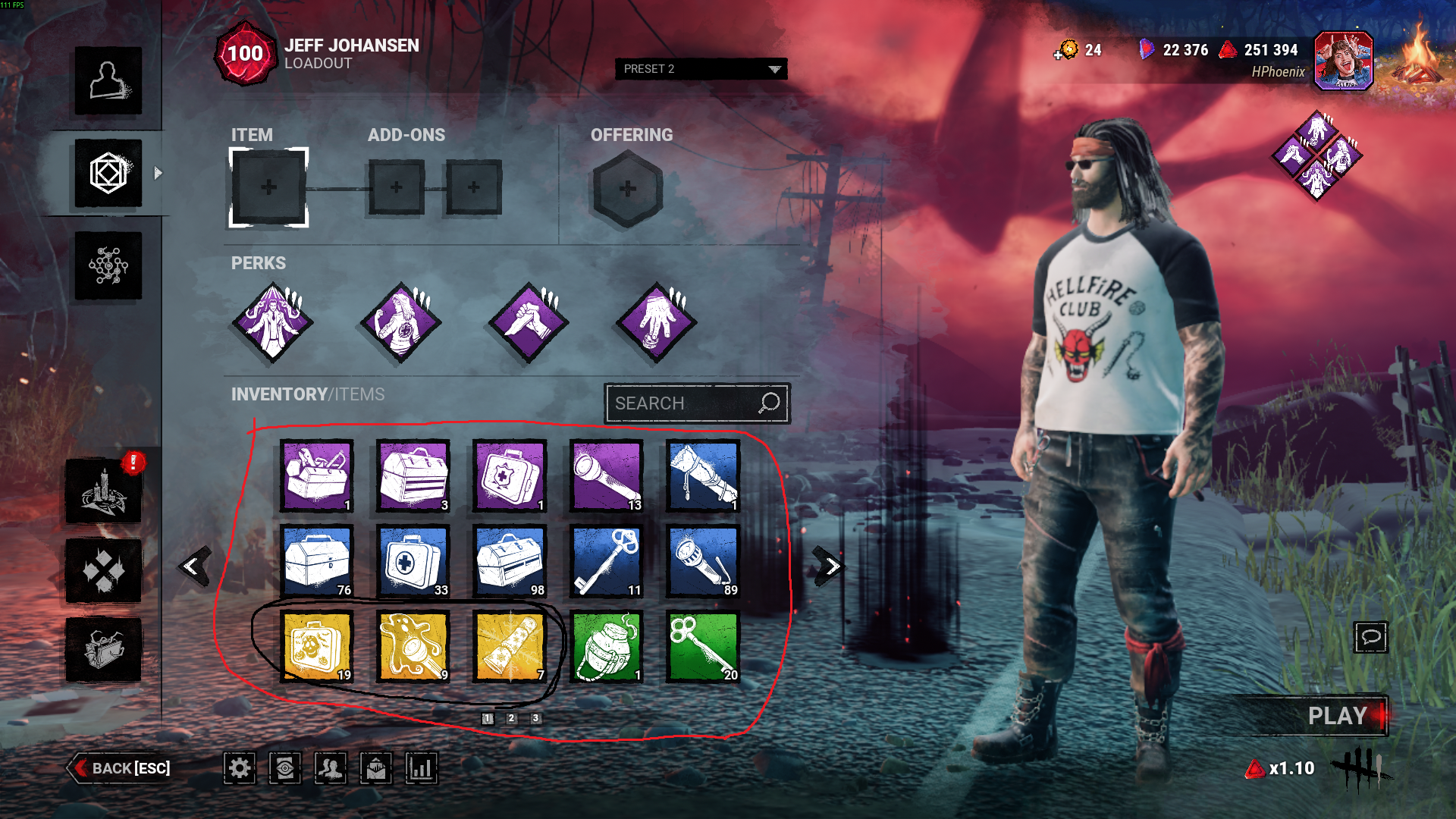Image resolution: width=1456 pixels, height=819 pixels.
Task: Pick the purple flashlight with 13 count
Action: tap(607, 476)
